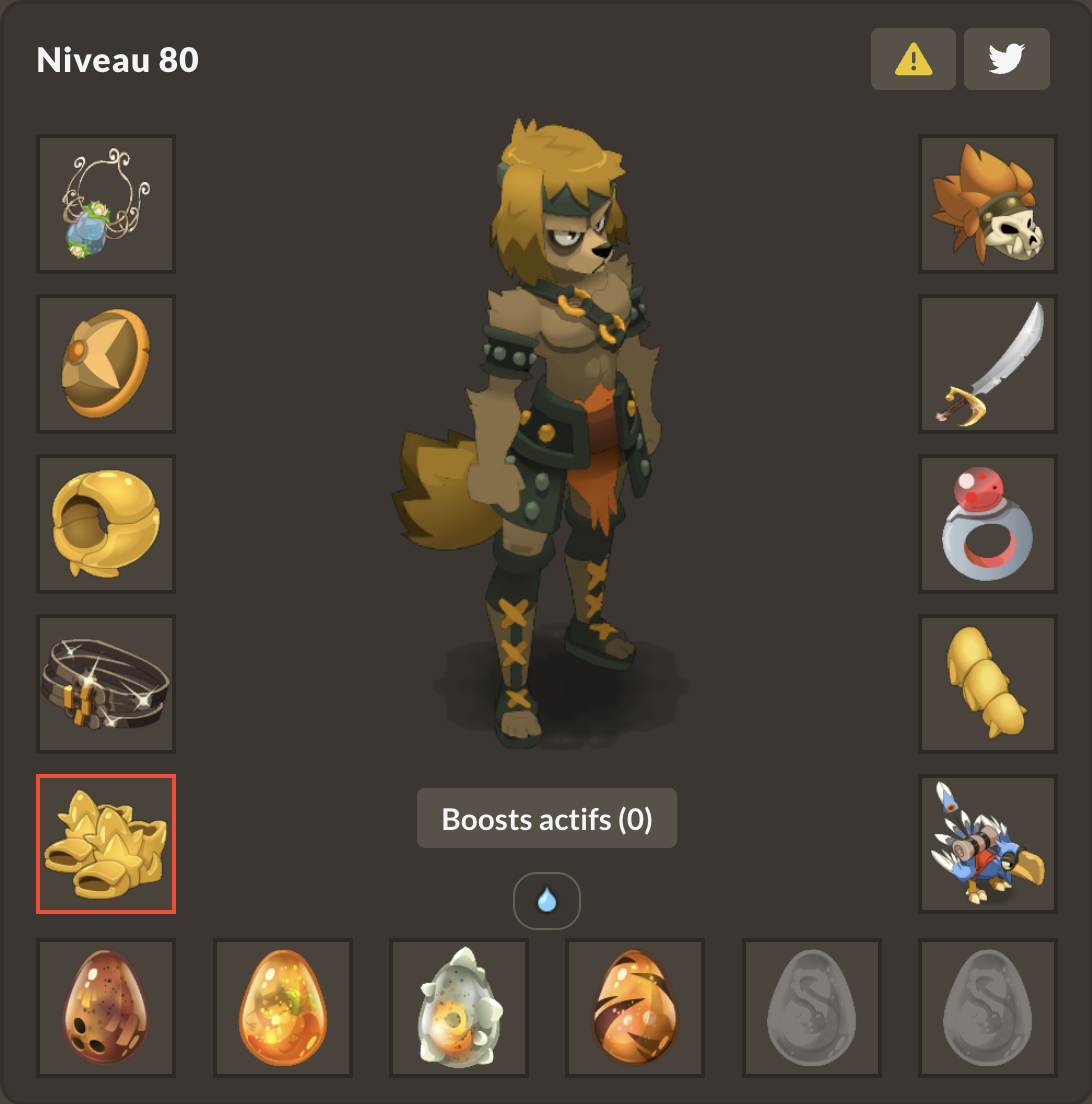
Task: Select the dark red spotted dofus egg
Action: (106, 1008)
